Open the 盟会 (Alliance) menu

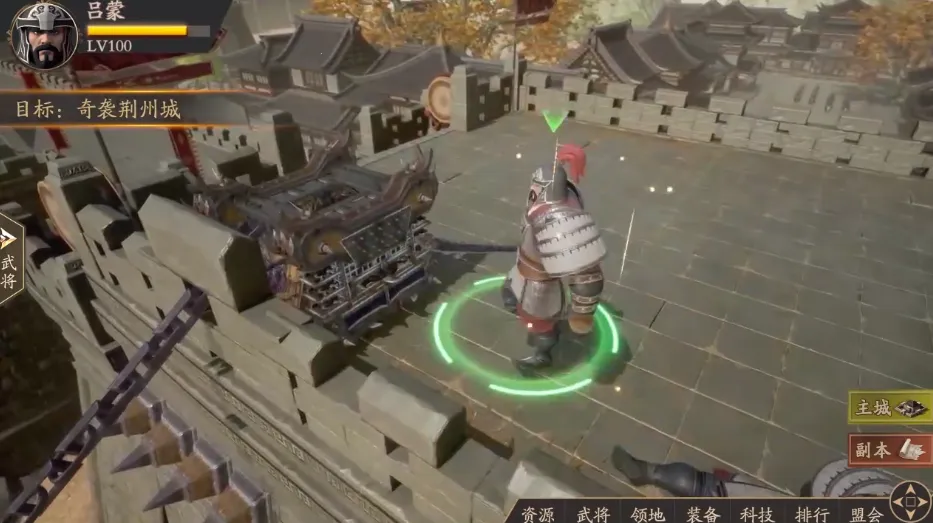click(x=866, y=514)
